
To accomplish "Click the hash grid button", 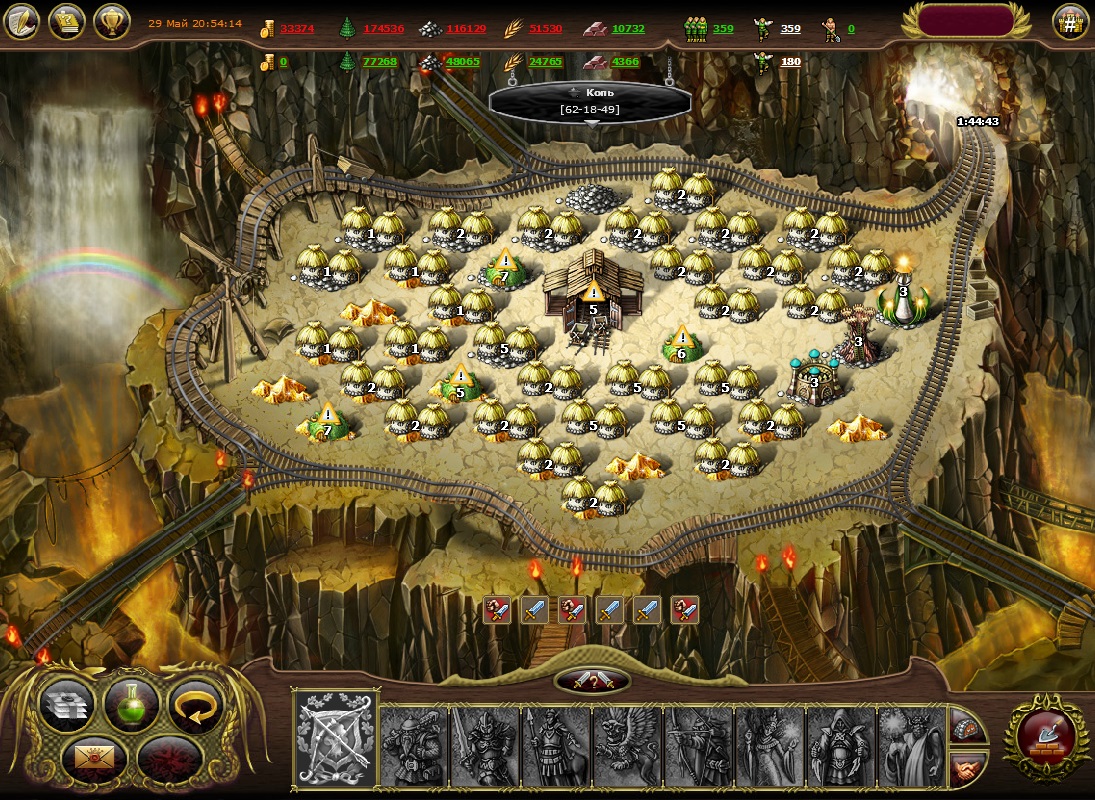I will [1070, 22].
